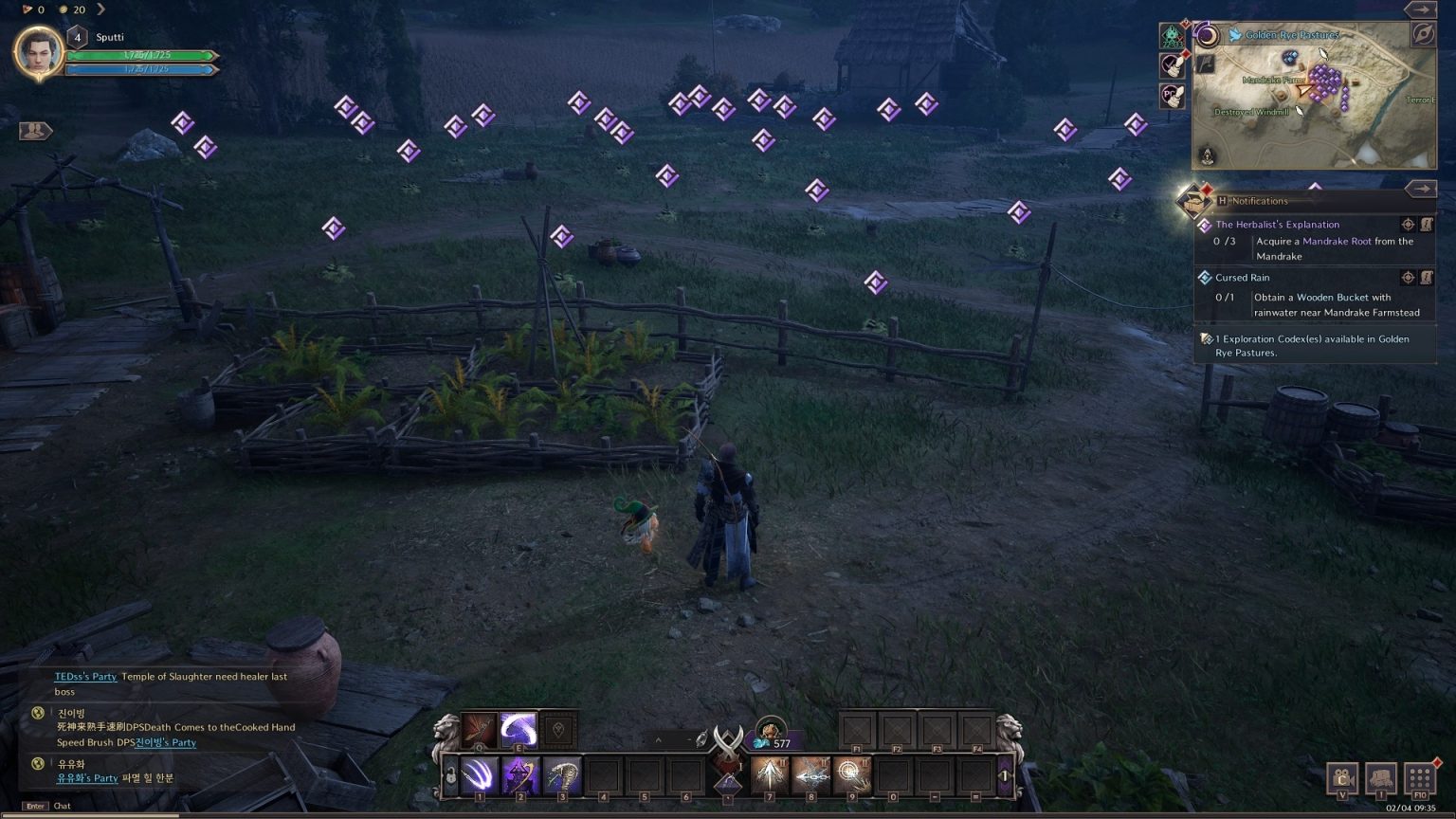Collapse the minimap with arrow button
Viewport: 1456px width, 819px height.
(x=1420, y=9)
